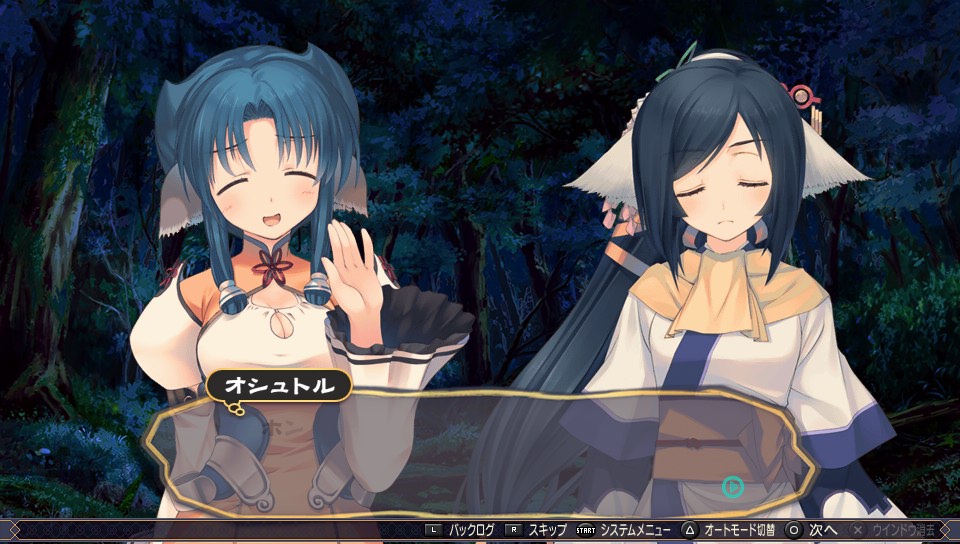This screenshot has width=960, height=544.
Task: Activate スキップ to skip dialogue
Action: [x=546, y=529]
